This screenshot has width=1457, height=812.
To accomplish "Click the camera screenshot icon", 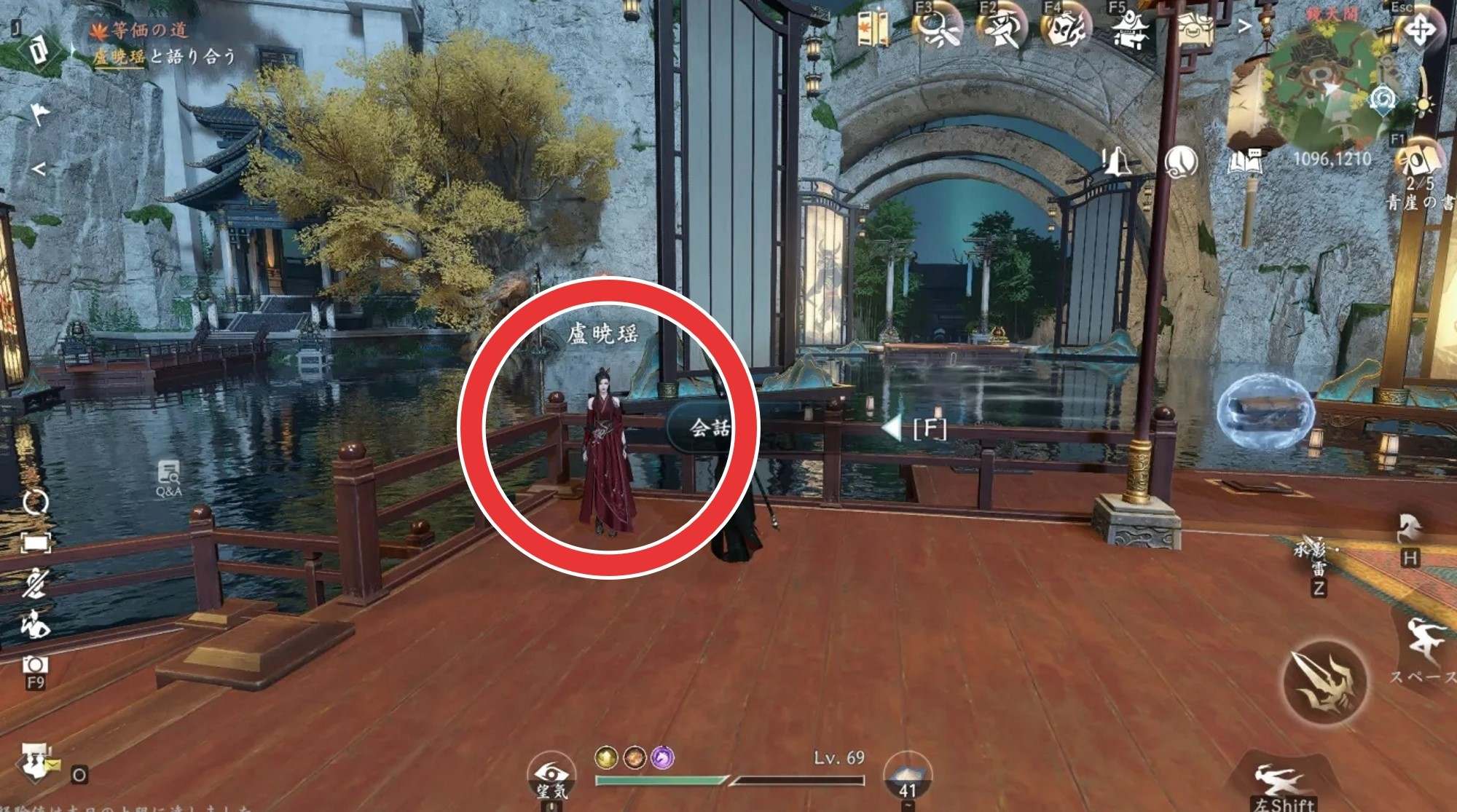I will 35,665.
